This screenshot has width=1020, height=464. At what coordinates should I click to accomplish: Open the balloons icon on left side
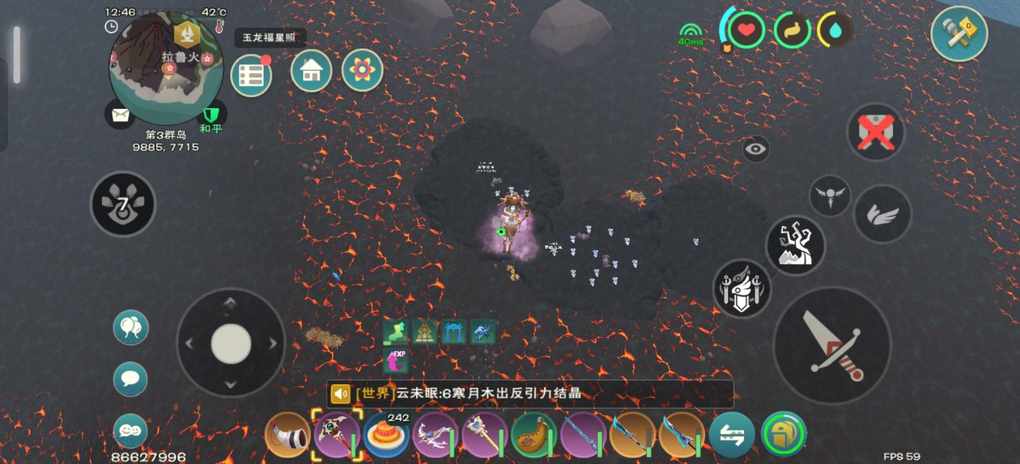131,327
